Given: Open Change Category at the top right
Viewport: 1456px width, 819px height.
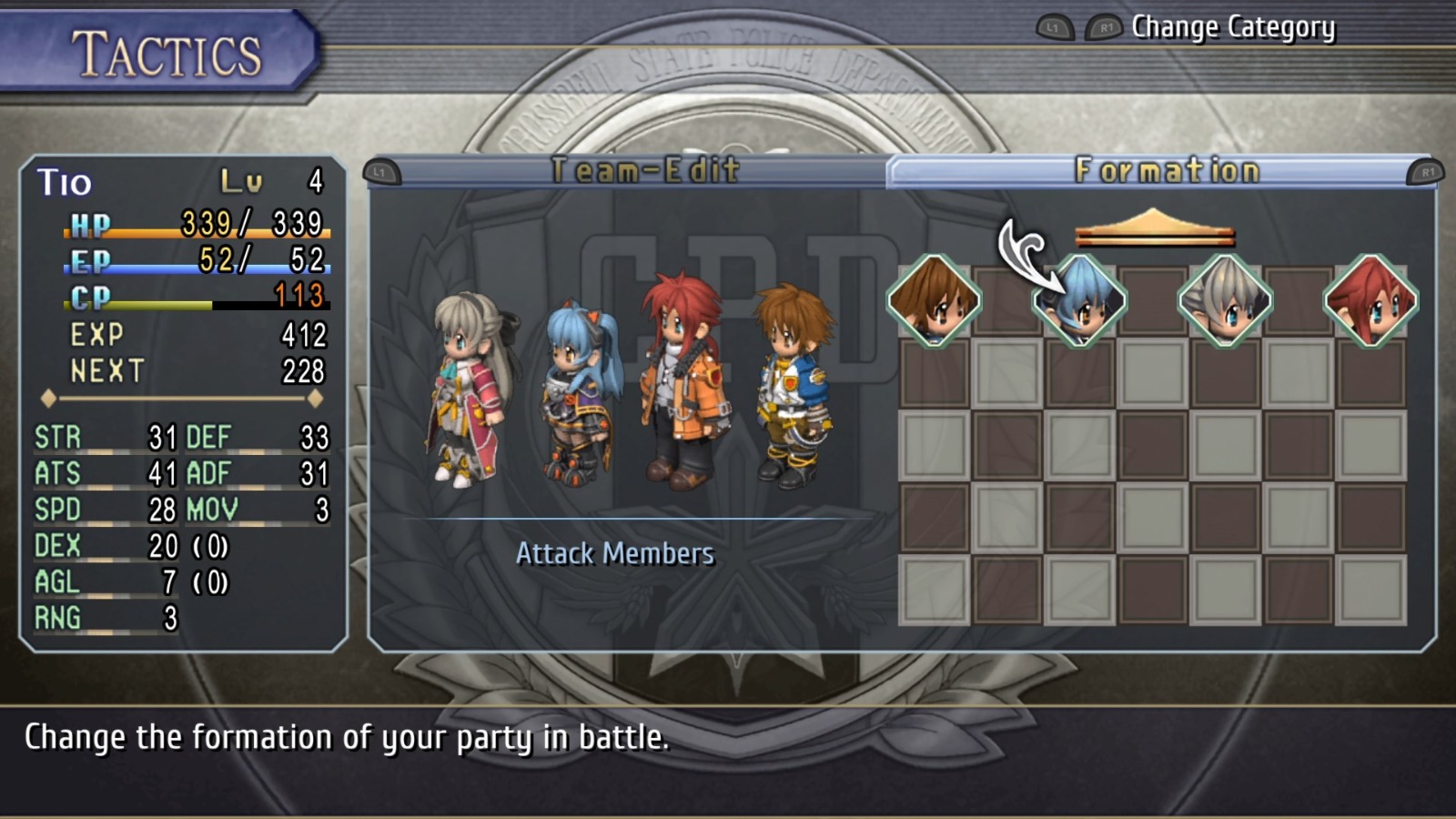Looking at the screenshot, I should pyautogui.click(x=1233, y=27).
